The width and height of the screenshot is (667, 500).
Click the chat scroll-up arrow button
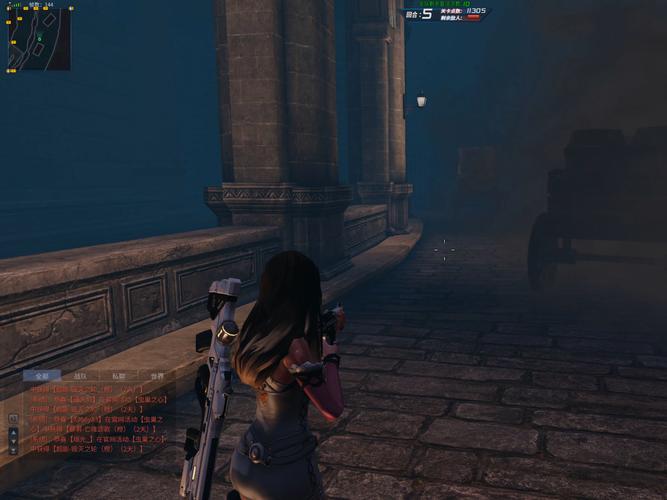point(13,430)
